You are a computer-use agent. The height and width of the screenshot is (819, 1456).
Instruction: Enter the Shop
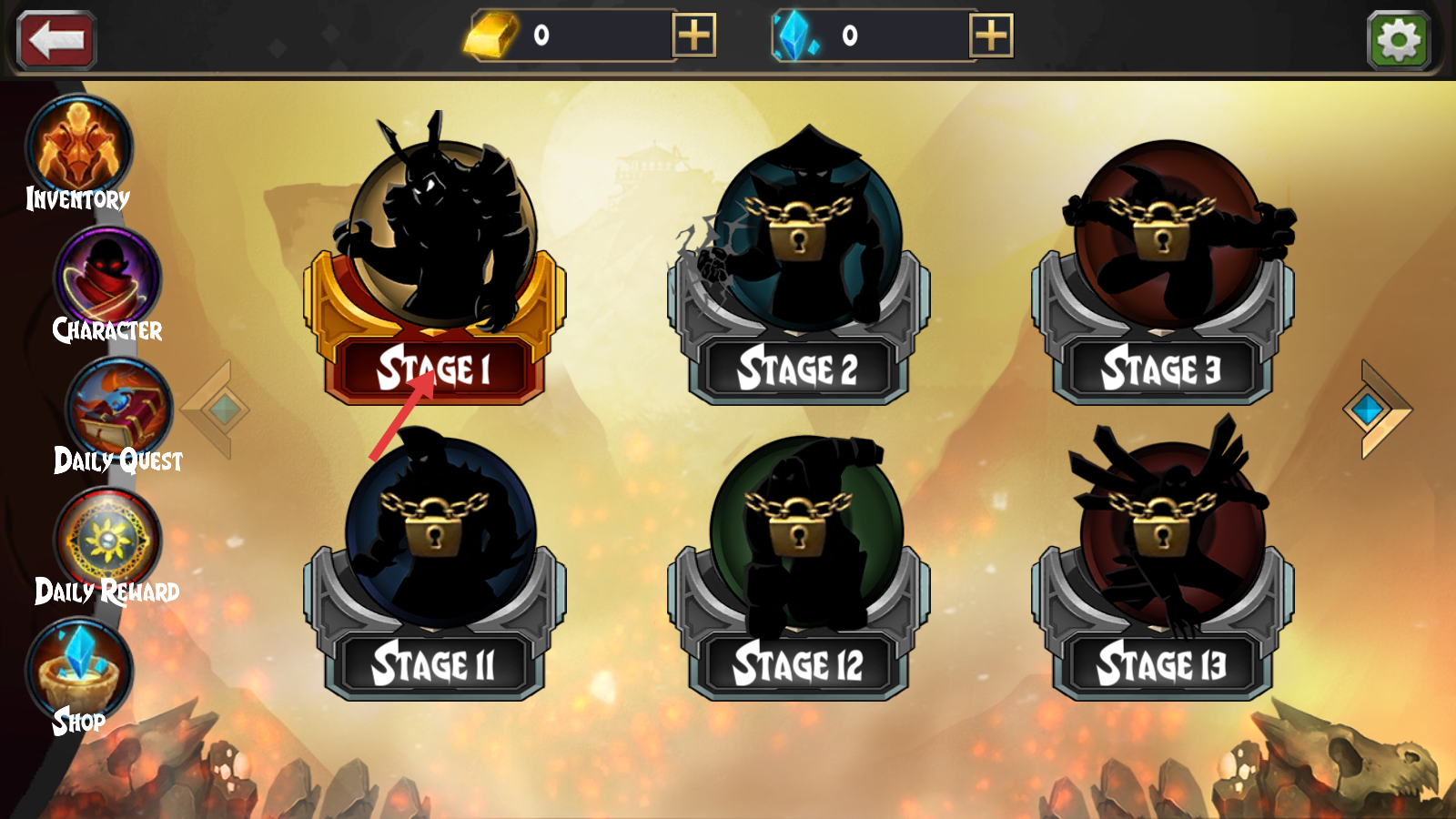(79, 675)
